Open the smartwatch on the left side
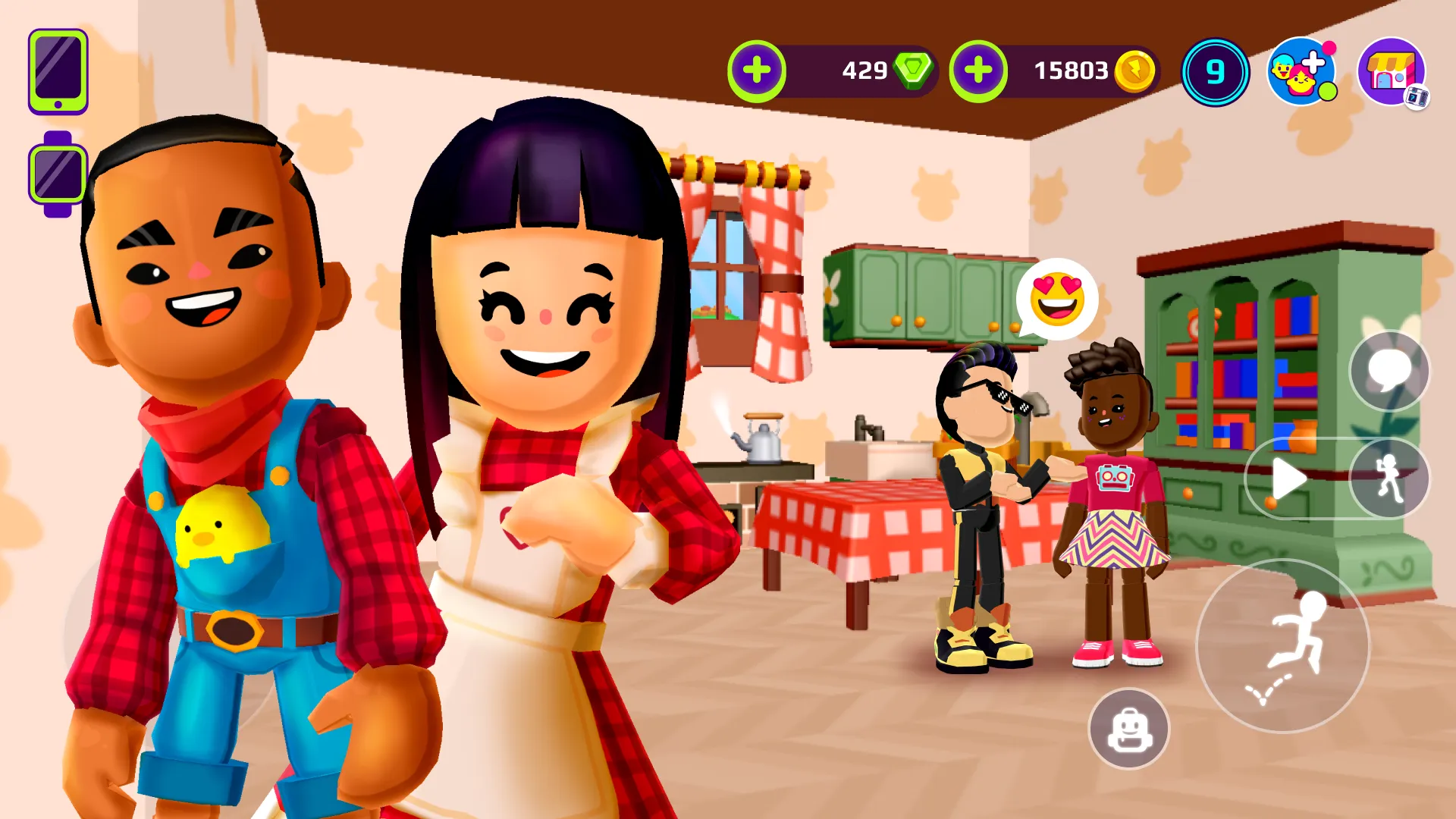Screen dimensions: 1456x819 55,171
